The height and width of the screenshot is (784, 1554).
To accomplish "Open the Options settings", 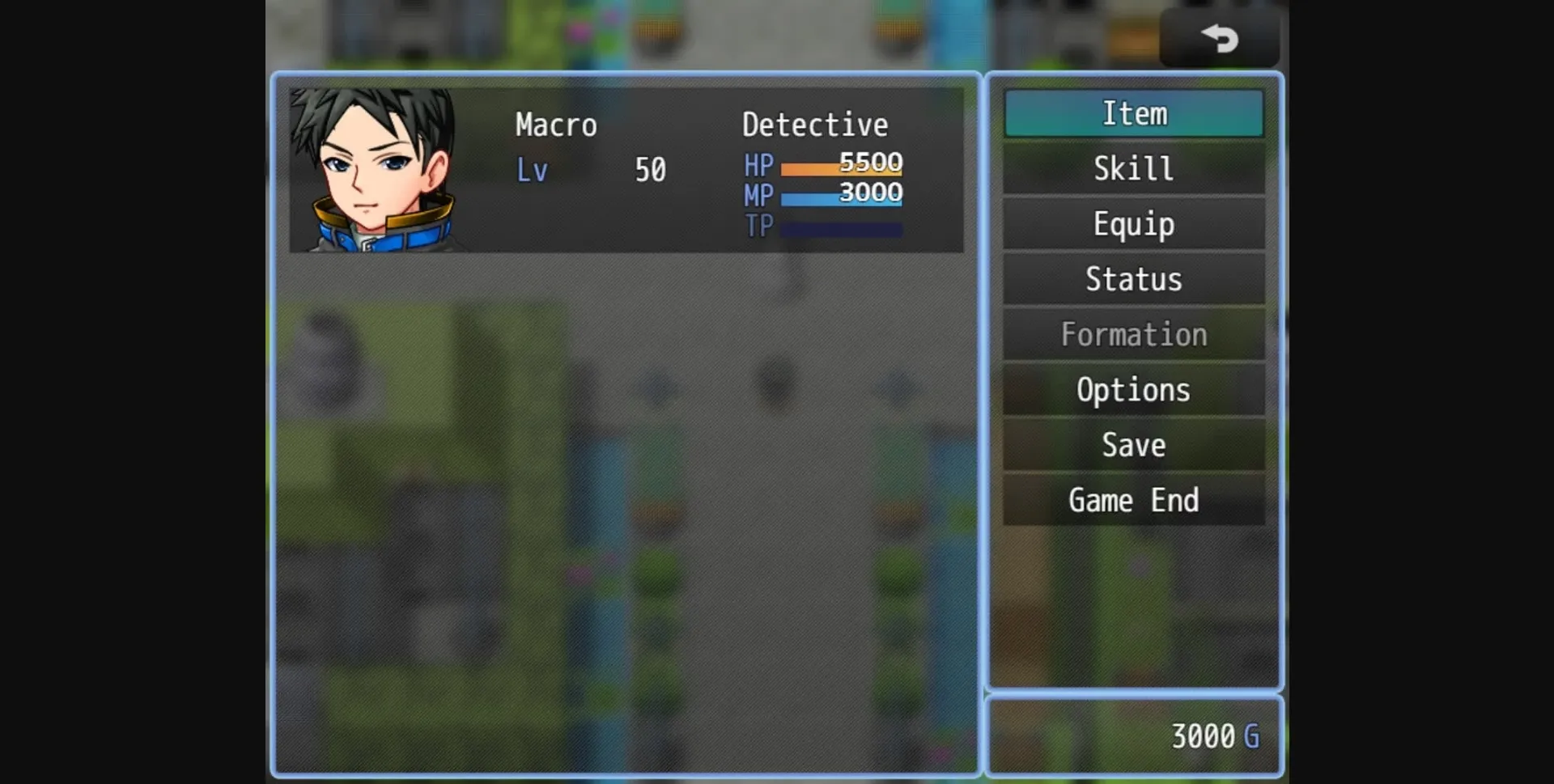I will pos(1133,390).
